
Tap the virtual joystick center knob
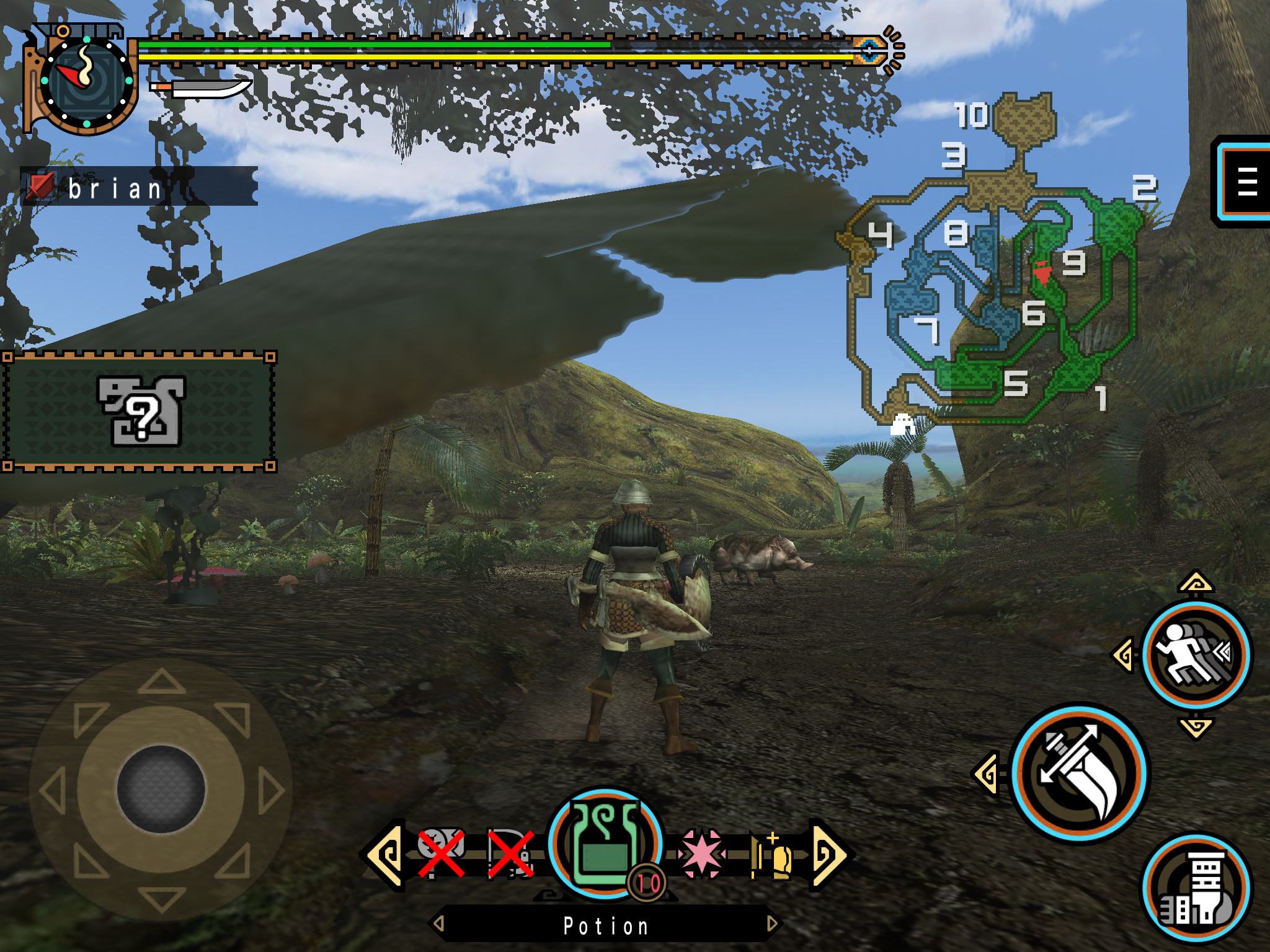161,789
